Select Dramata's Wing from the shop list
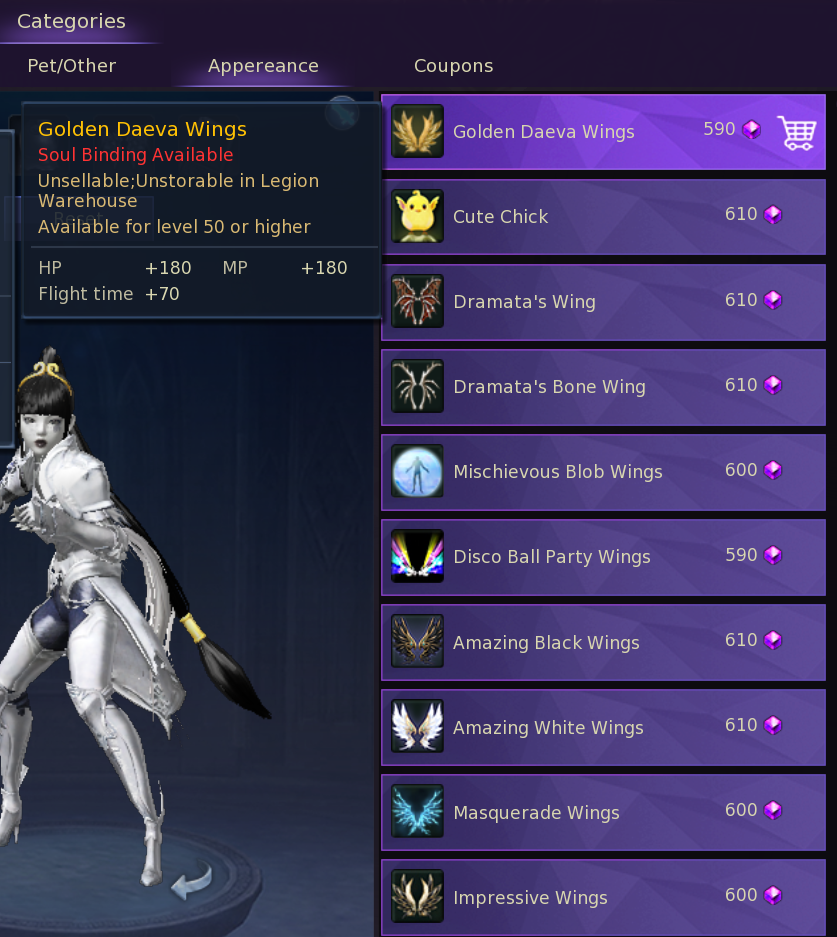 point(524,302)
